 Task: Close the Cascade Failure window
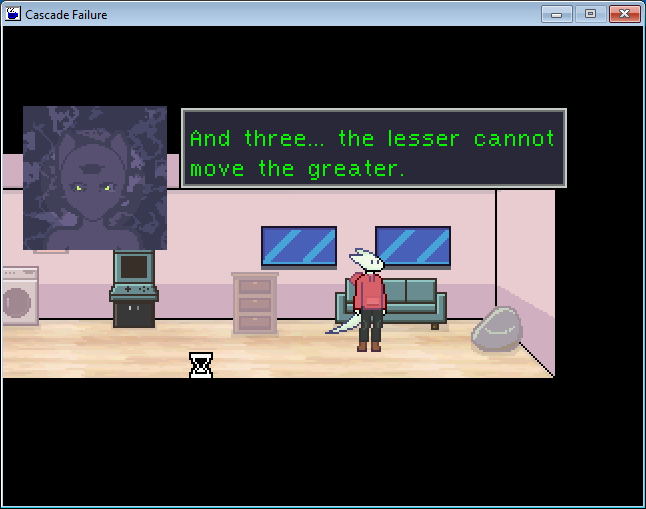pos(623,14)
